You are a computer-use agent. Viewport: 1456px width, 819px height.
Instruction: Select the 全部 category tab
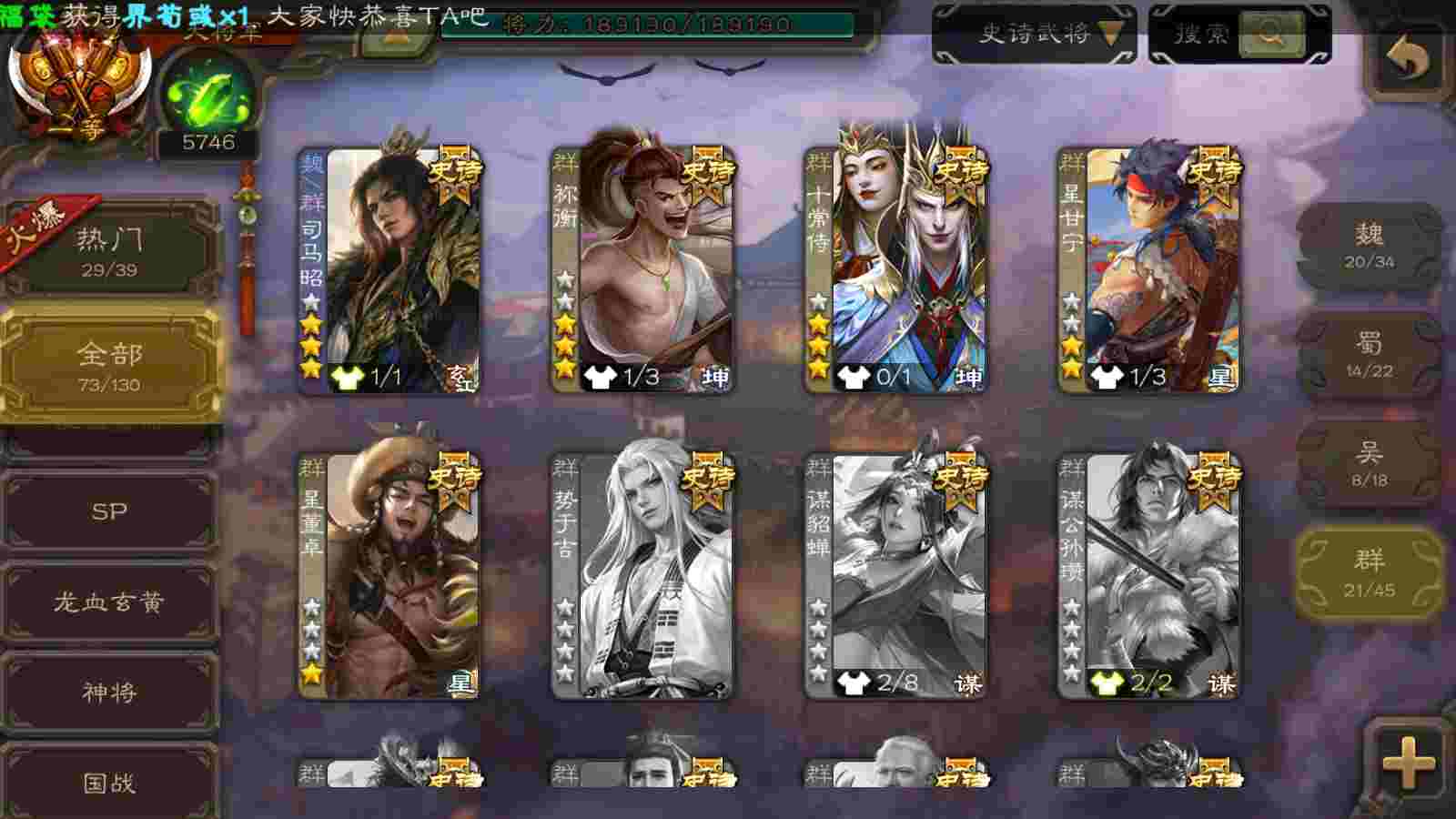pos(109,366)
